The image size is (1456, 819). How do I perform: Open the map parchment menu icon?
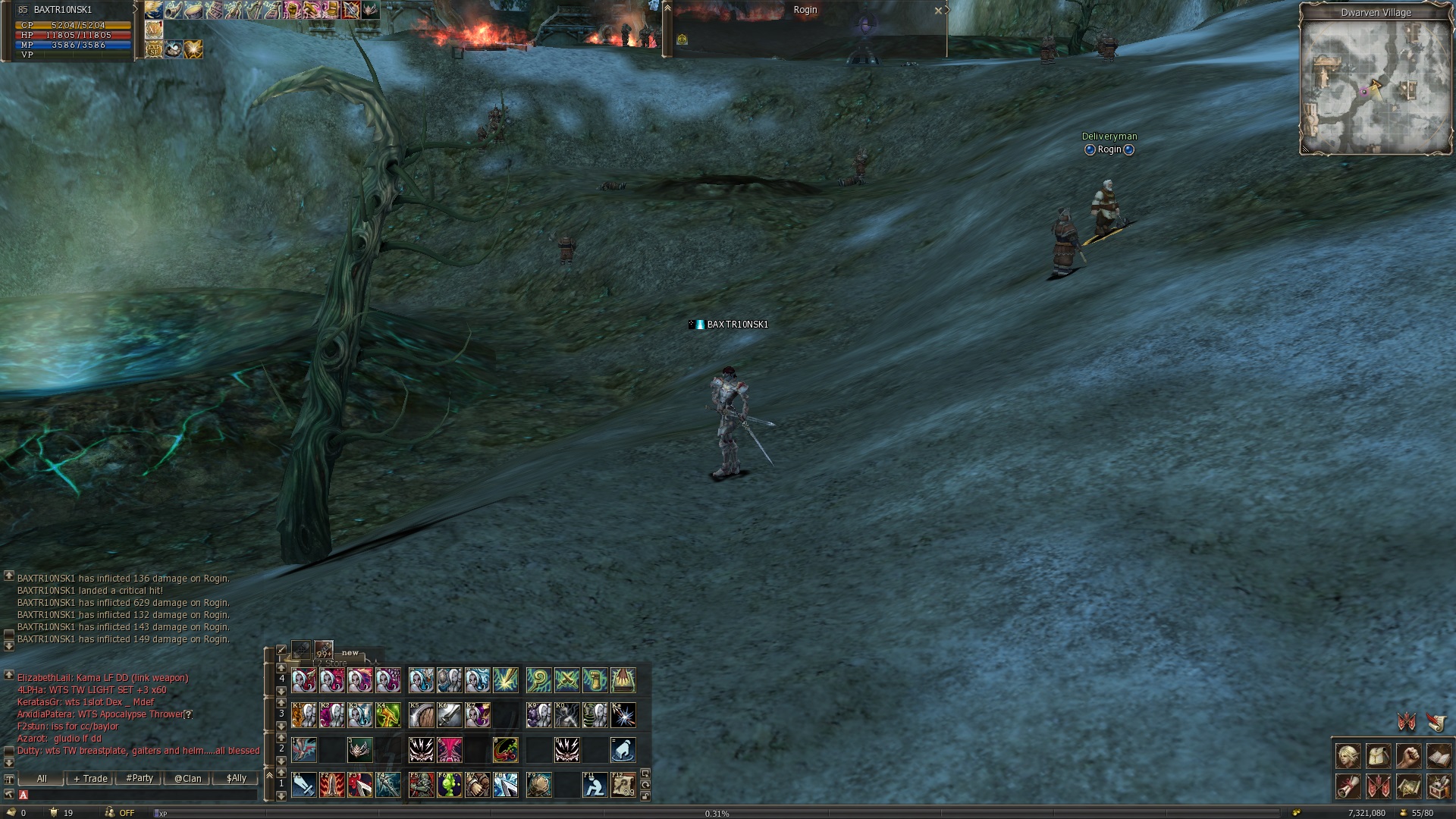pos(1409,786)
